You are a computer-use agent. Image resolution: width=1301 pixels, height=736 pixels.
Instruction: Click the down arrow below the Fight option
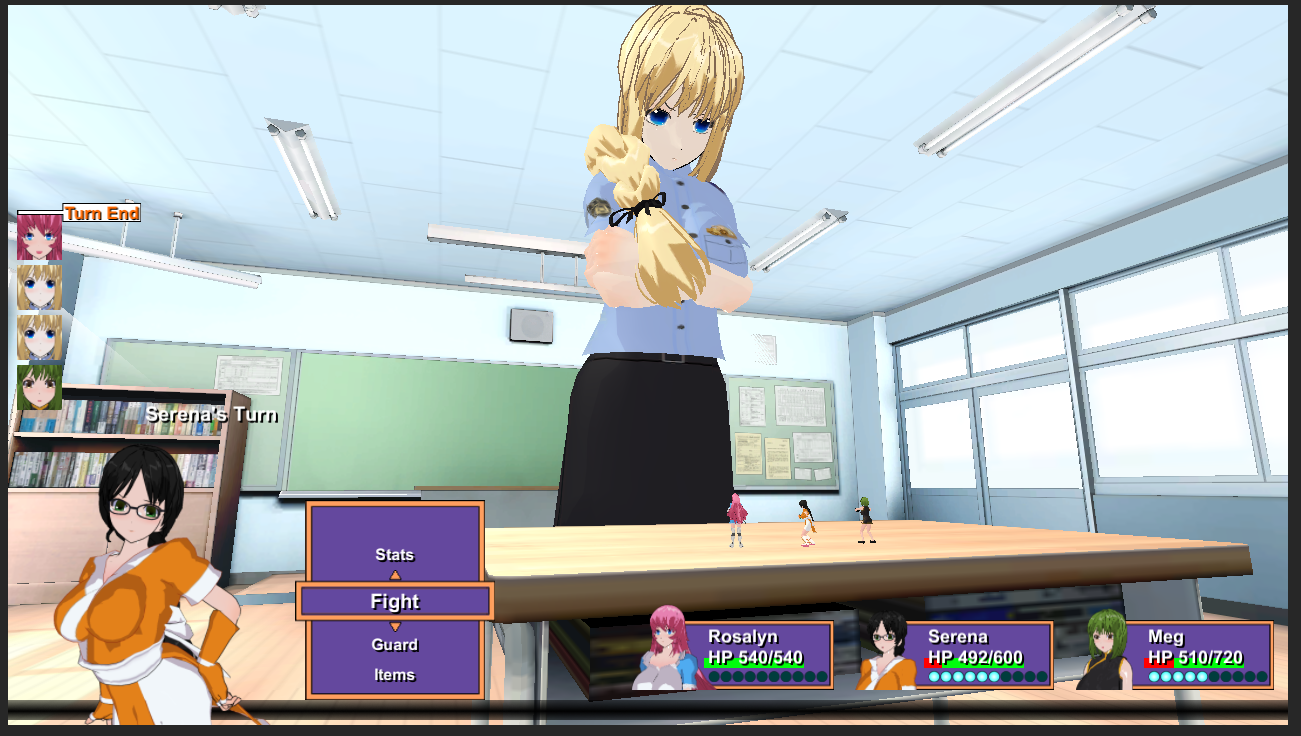click(396, 624)
